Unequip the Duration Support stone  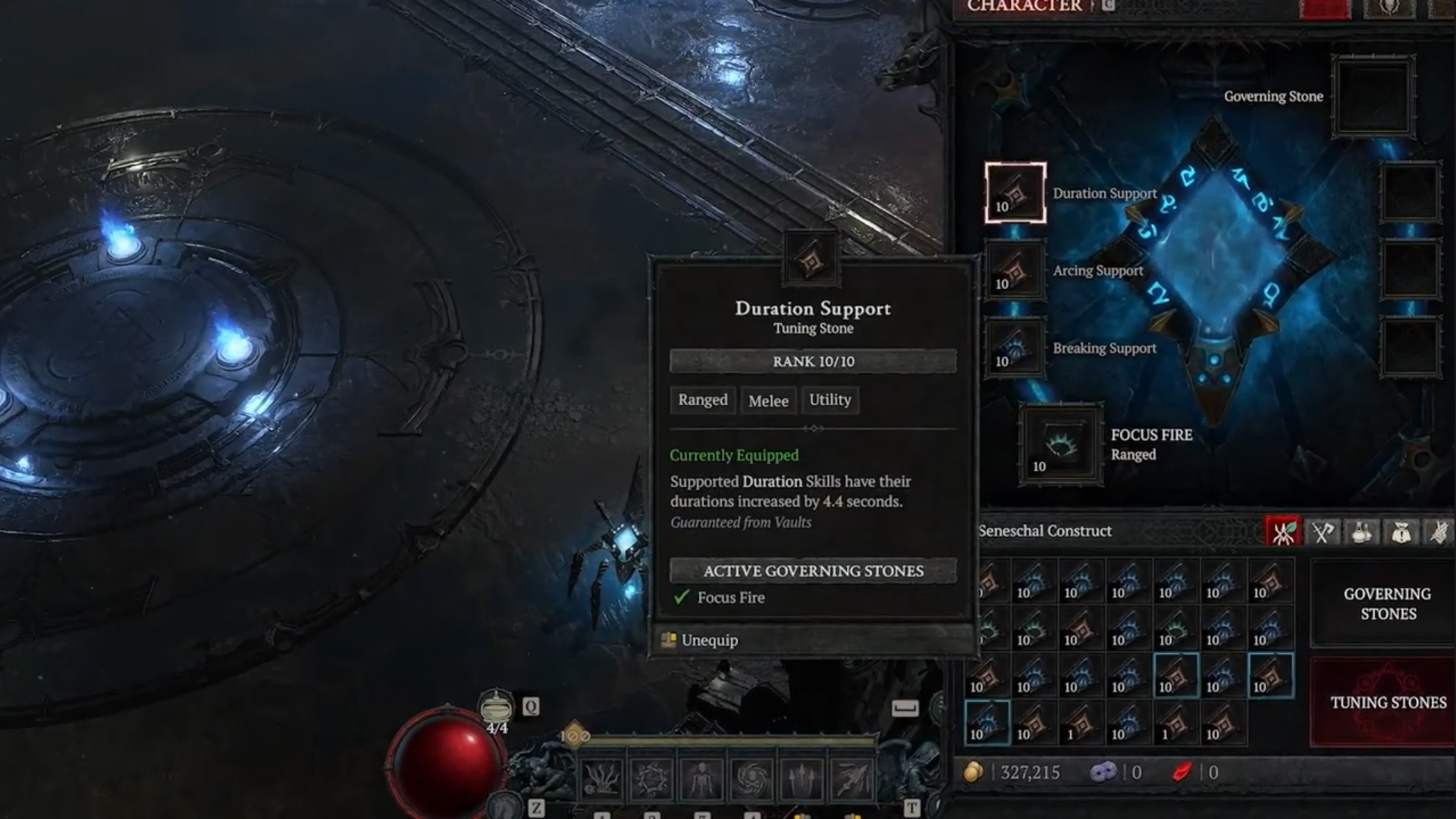tap(708, 640)
